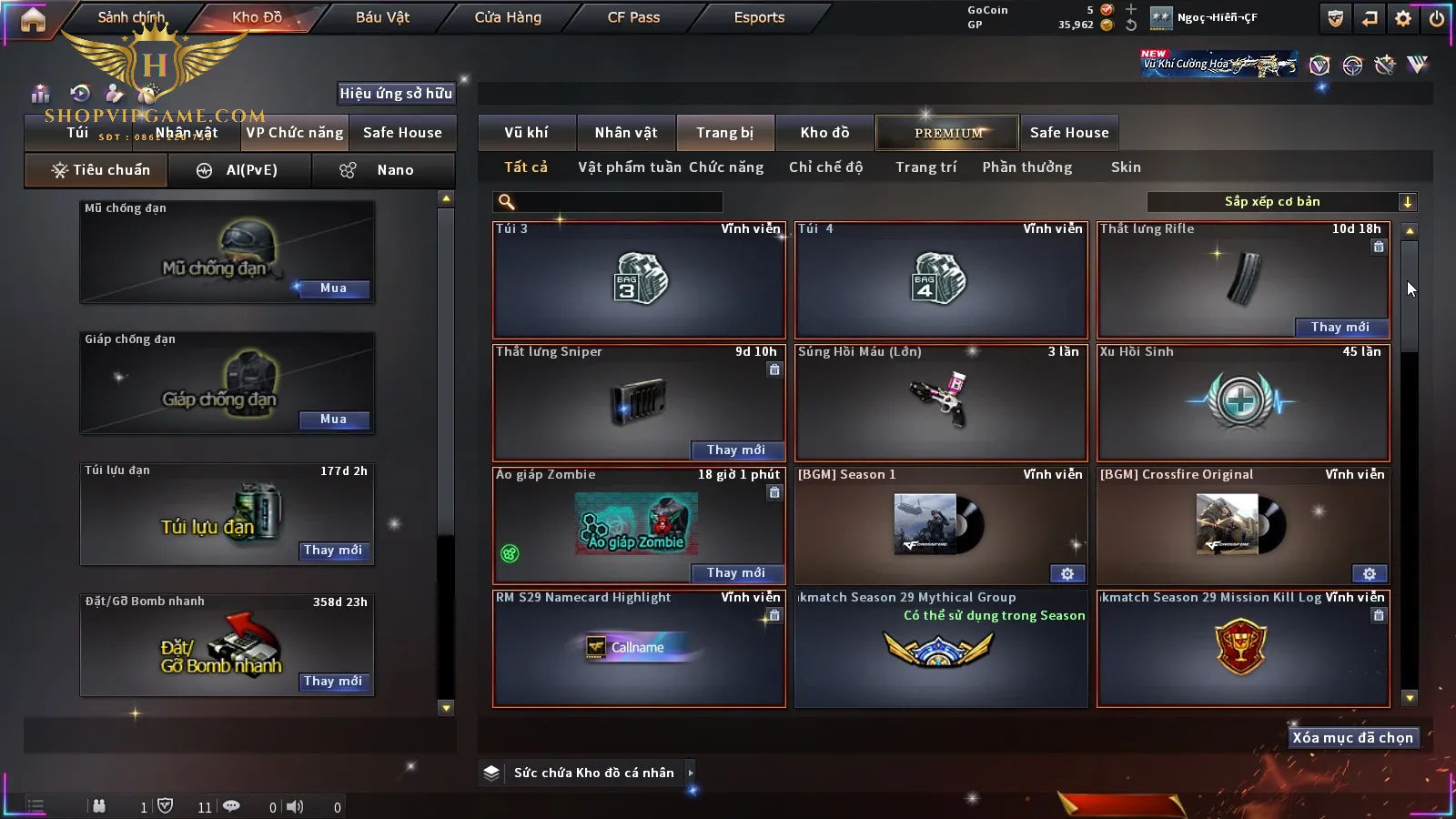The width and height of the screenshot is (1456, 819).
Task: Click the power exit icon
Action: coord(1437,18)
